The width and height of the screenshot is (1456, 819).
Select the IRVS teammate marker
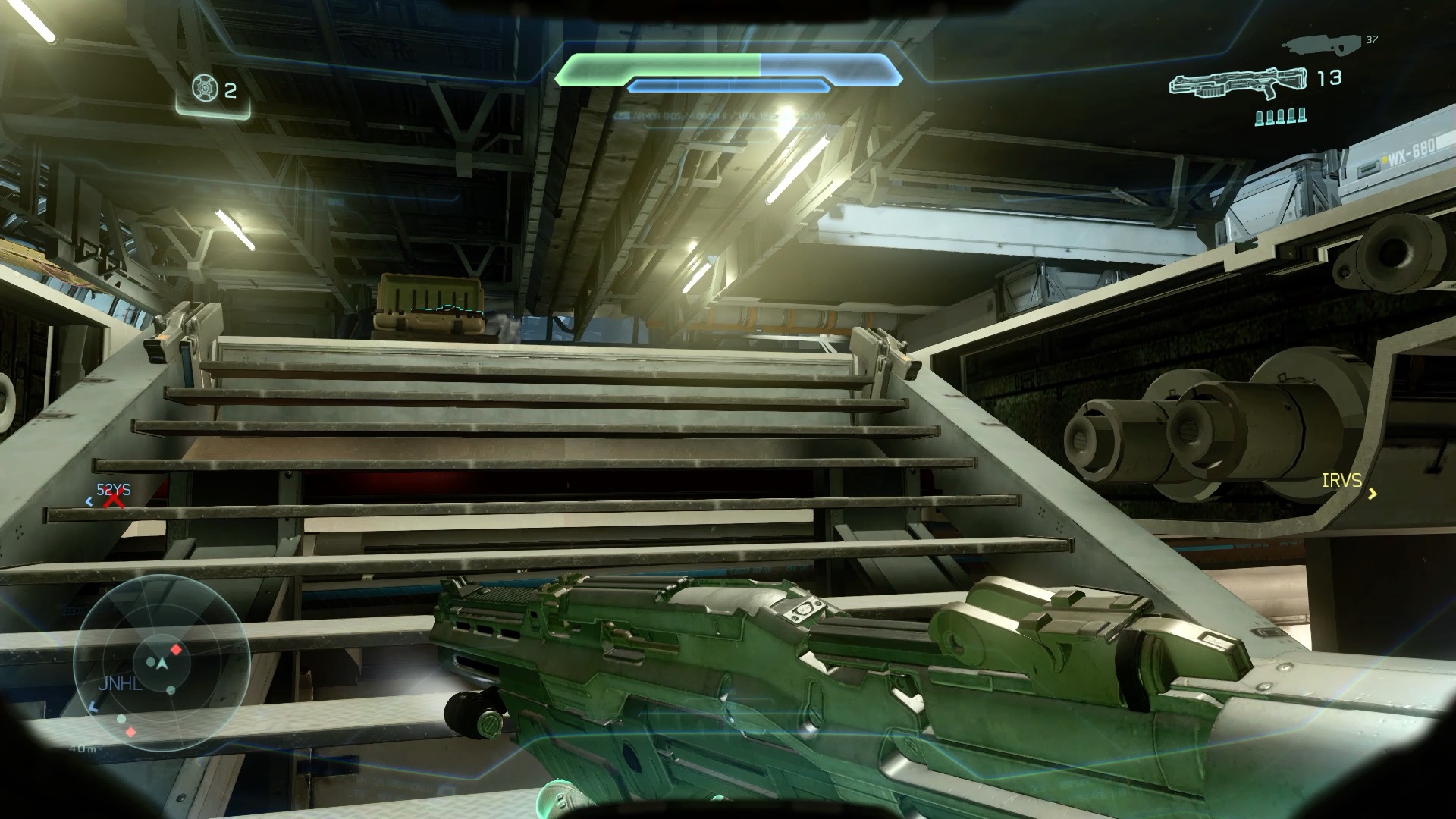click(x=1341, y=481)
